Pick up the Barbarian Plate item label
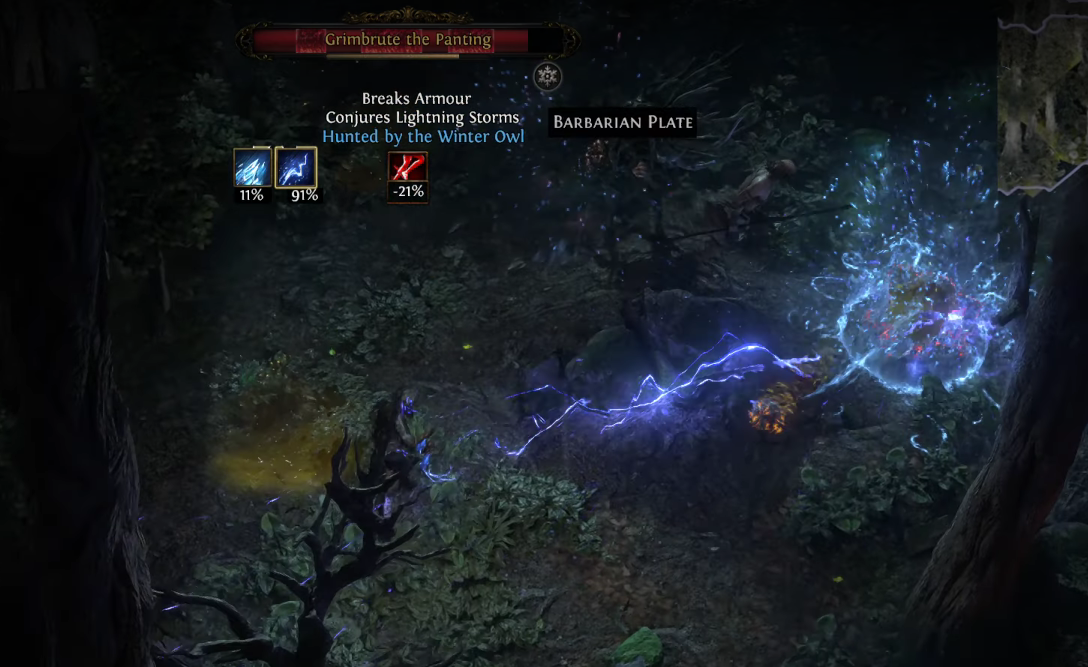The height and width of the screenshot is (667, 1088). [623, 123]
